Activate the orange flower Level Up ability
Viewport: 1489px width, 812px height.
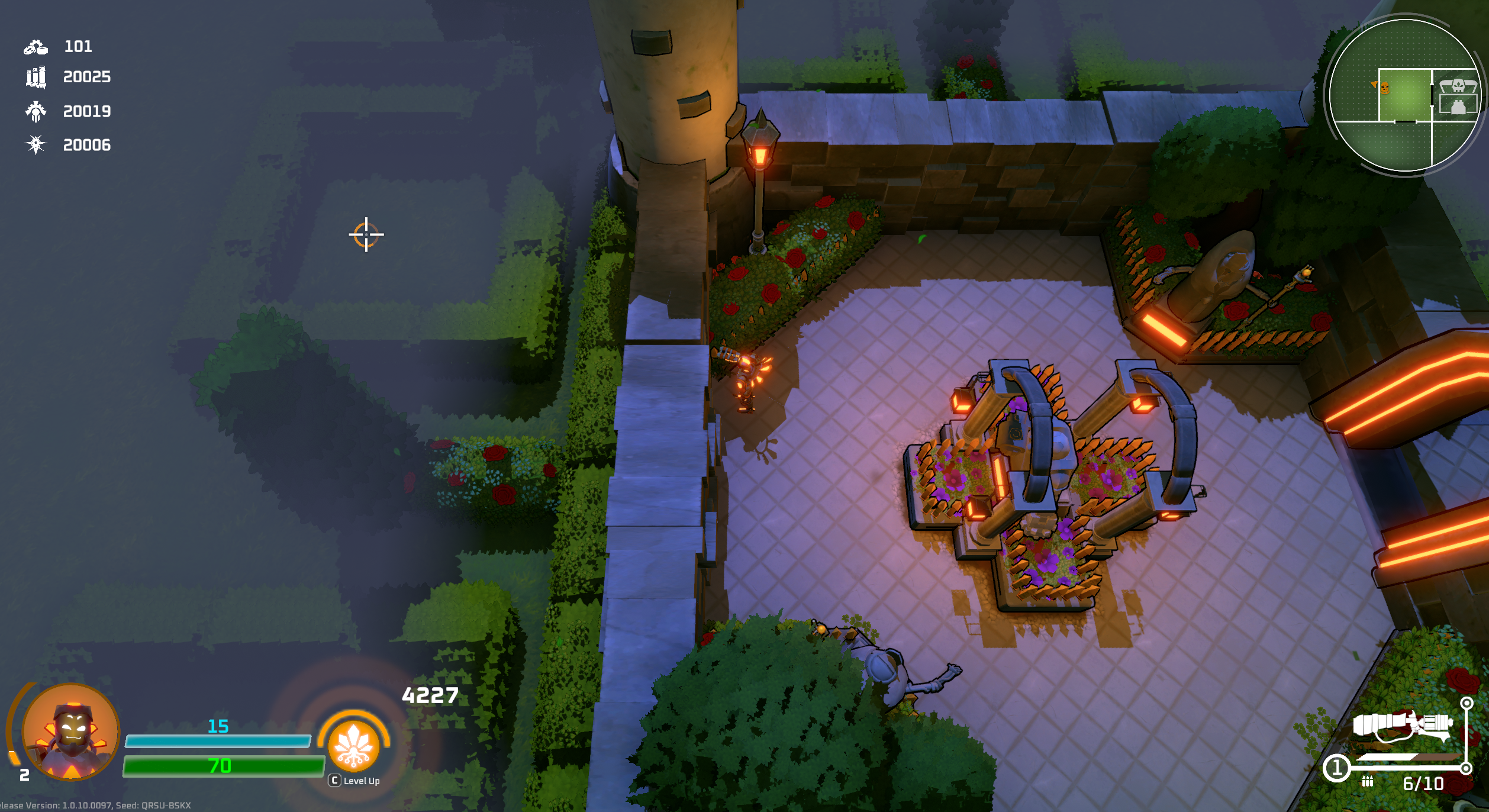point(354,745)
